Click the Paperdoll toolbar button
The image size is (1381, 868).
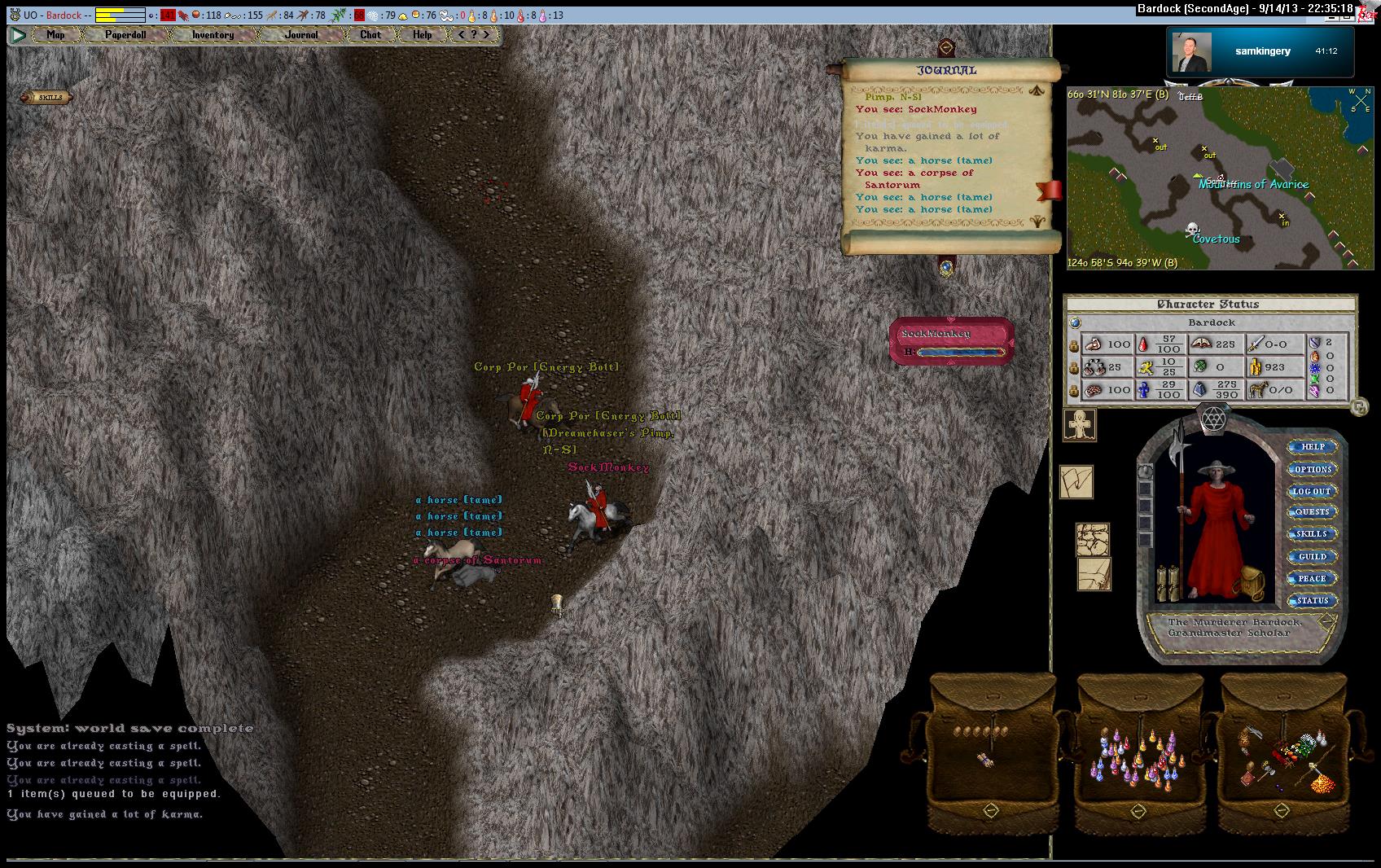[125, 35]
